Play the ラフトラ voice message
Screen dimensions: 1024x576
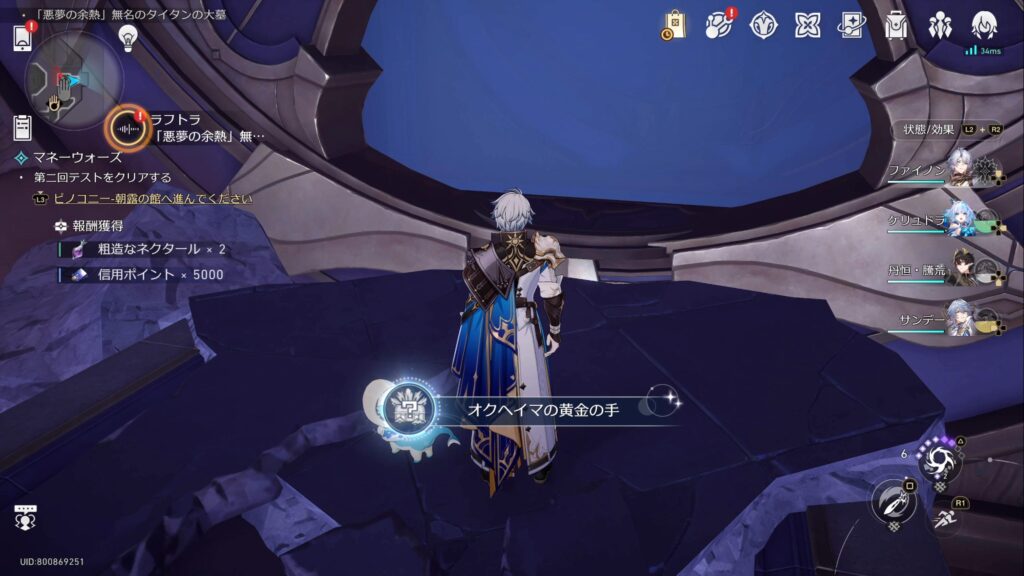point(128,129)
